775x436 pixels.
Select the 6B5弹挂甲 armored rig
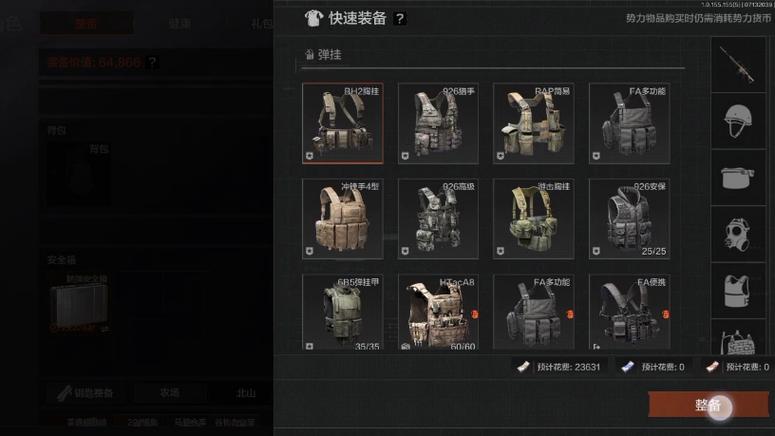pyautogui.click(x=342, y=314)
